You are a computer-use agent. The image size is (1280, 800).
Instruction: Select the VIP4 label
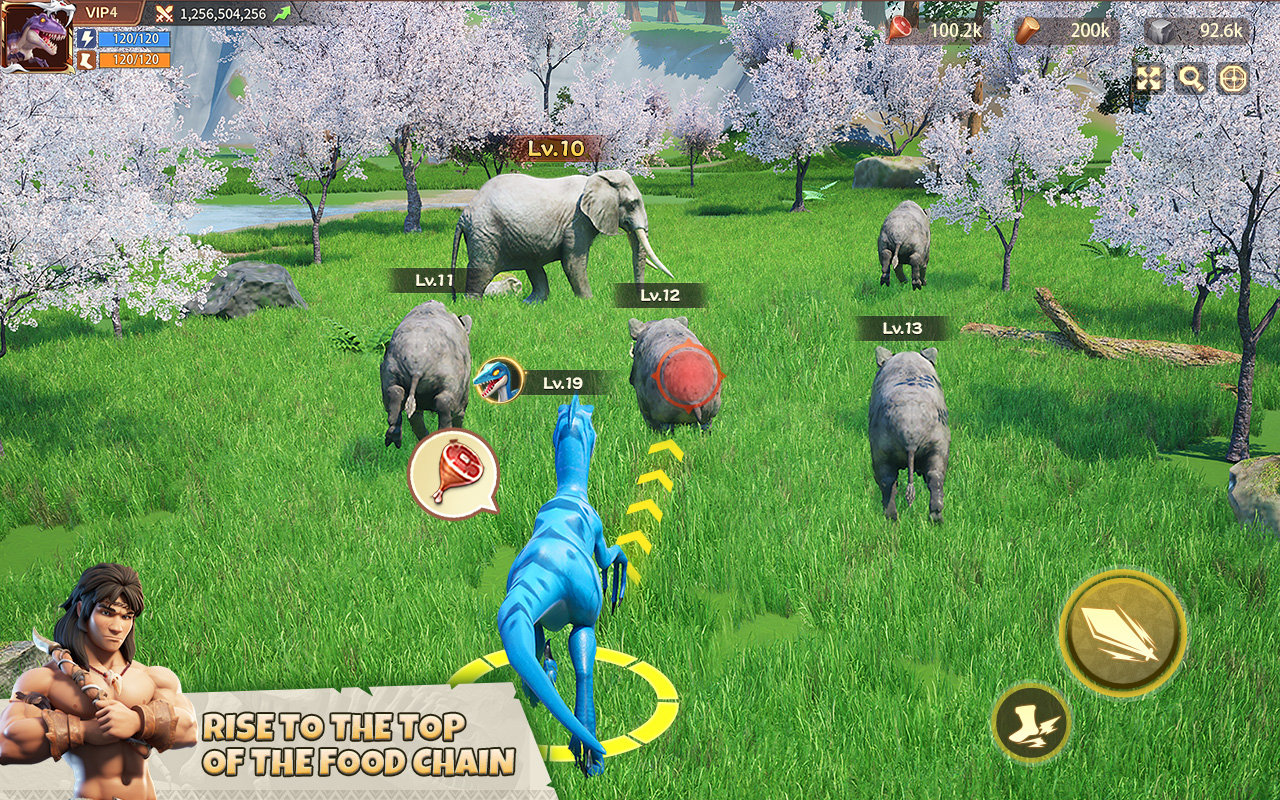pos(101,13)
